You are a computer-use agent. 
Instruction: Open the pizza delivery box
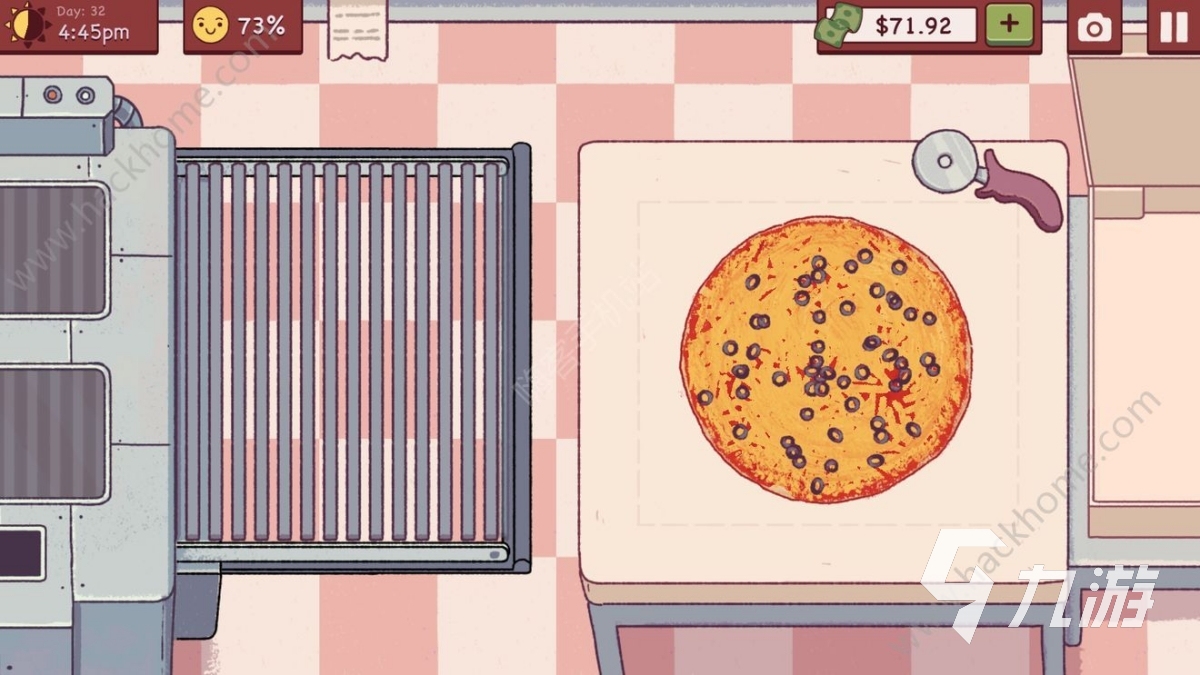[x=1140, y=350]
